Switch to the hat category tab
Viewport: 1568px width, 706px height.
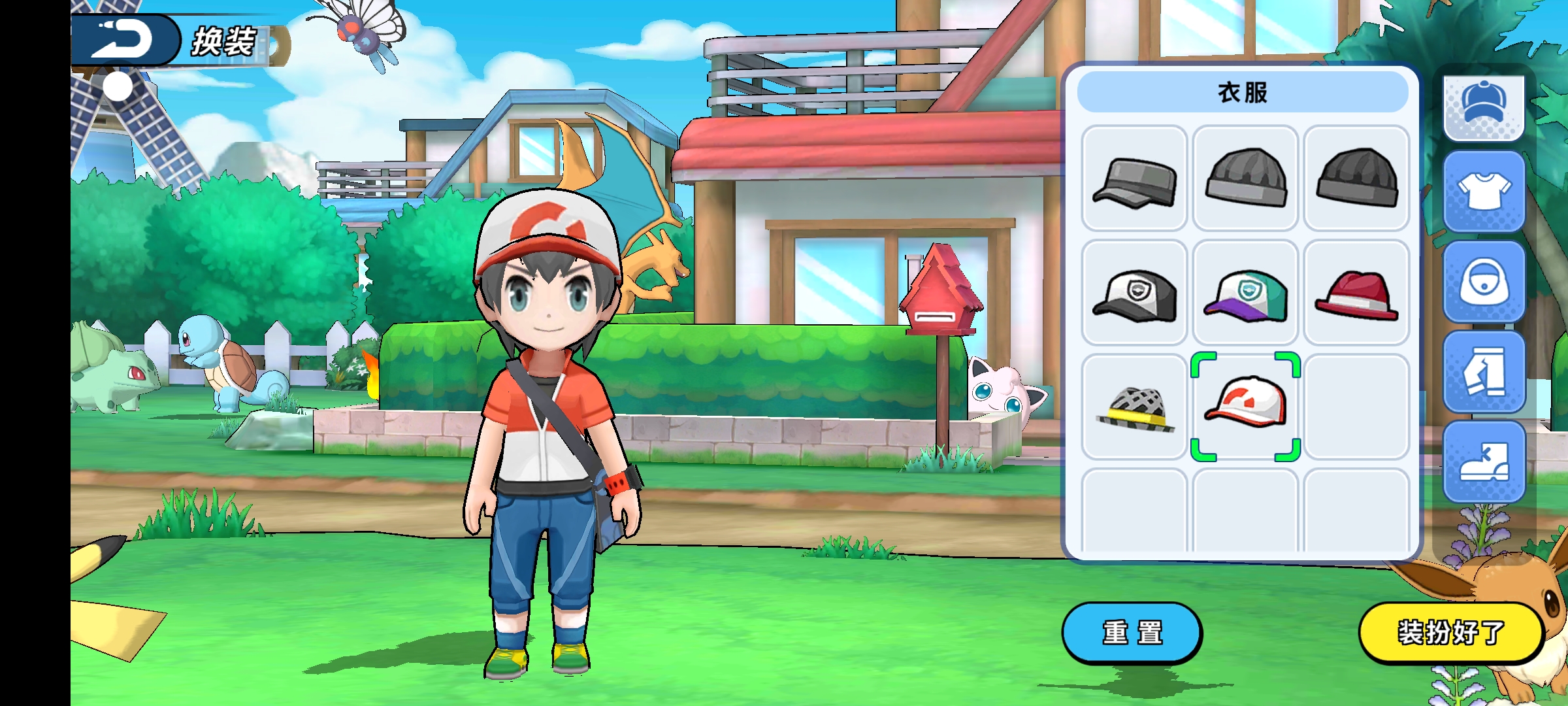tap(1484, 105)
